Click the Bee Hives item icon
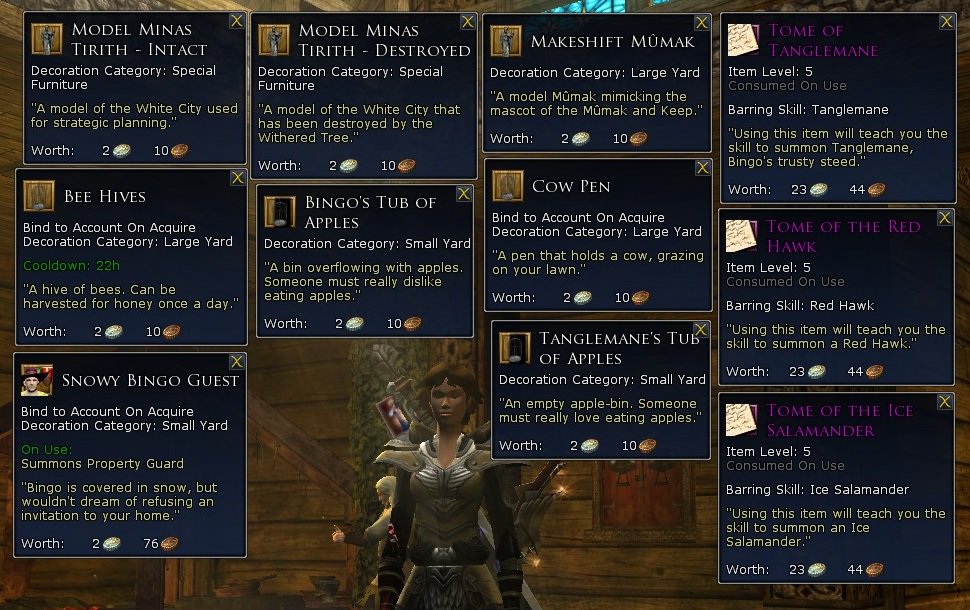 pyautogui.click(x=39, y=196)
